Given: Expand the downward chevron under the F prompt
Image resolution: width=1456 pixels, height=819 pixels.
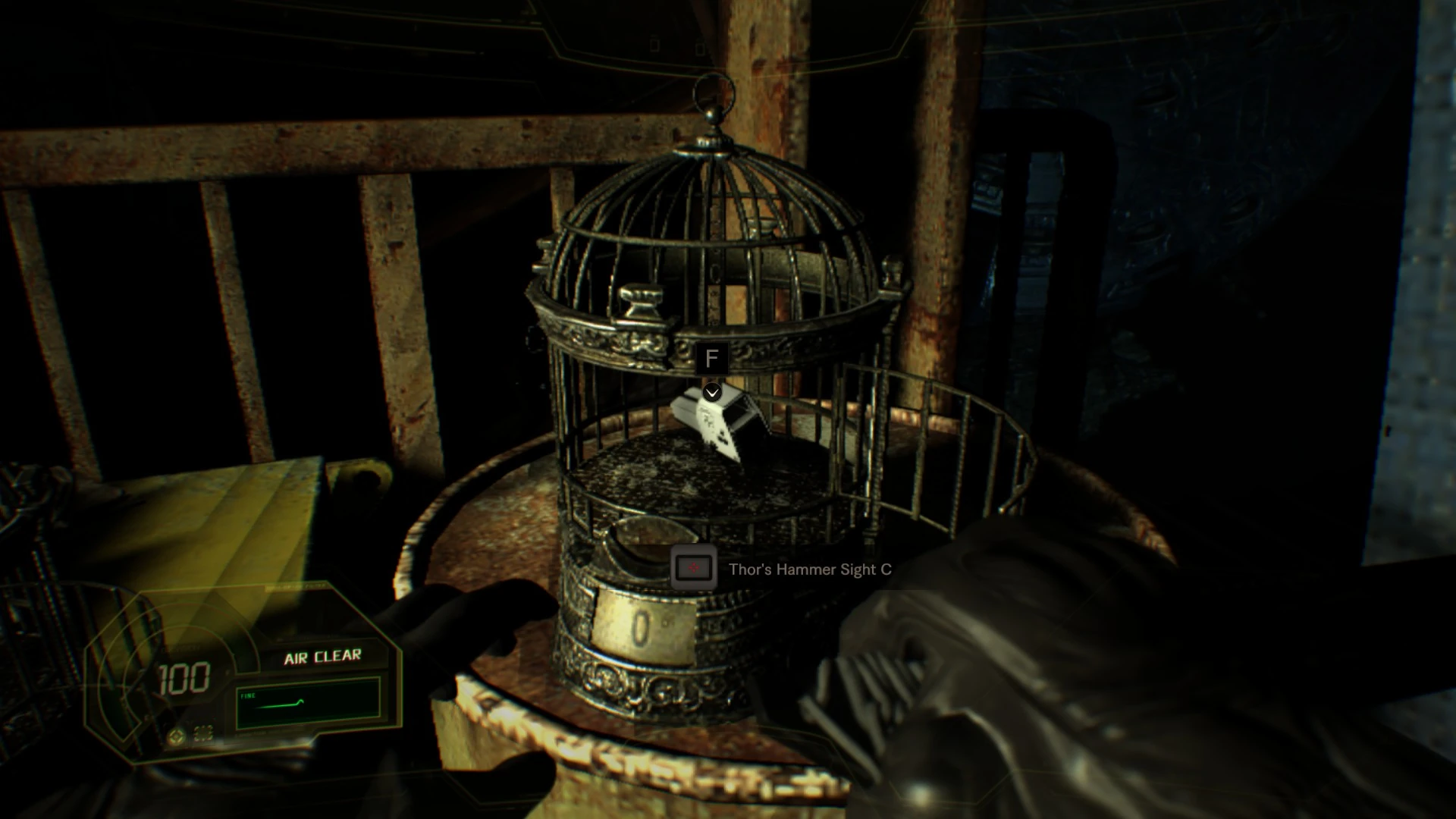Looking at the screenshot, I should (711, 393).
